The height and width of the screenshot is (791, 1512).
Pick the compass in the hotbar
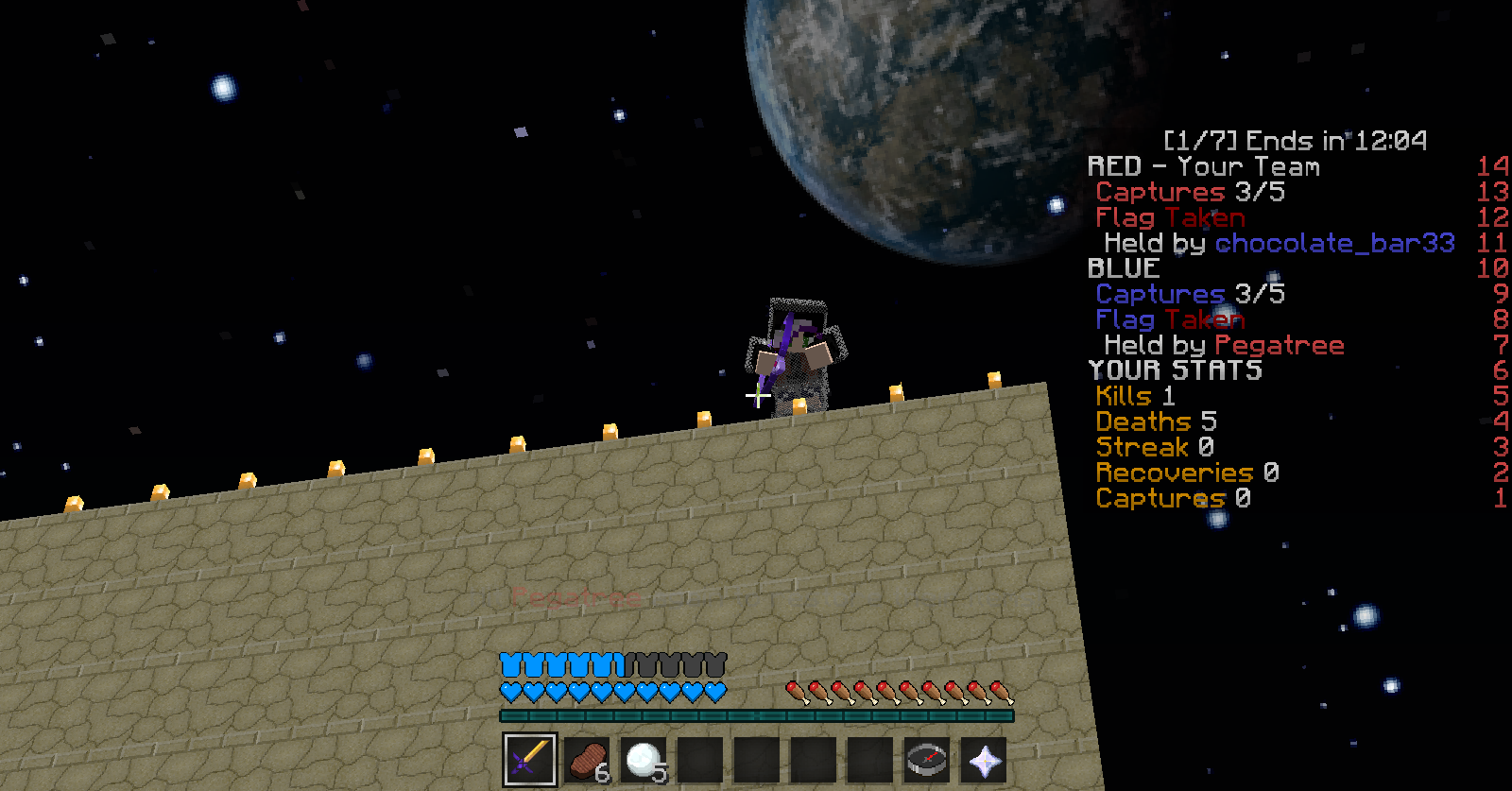coord(927,759)
